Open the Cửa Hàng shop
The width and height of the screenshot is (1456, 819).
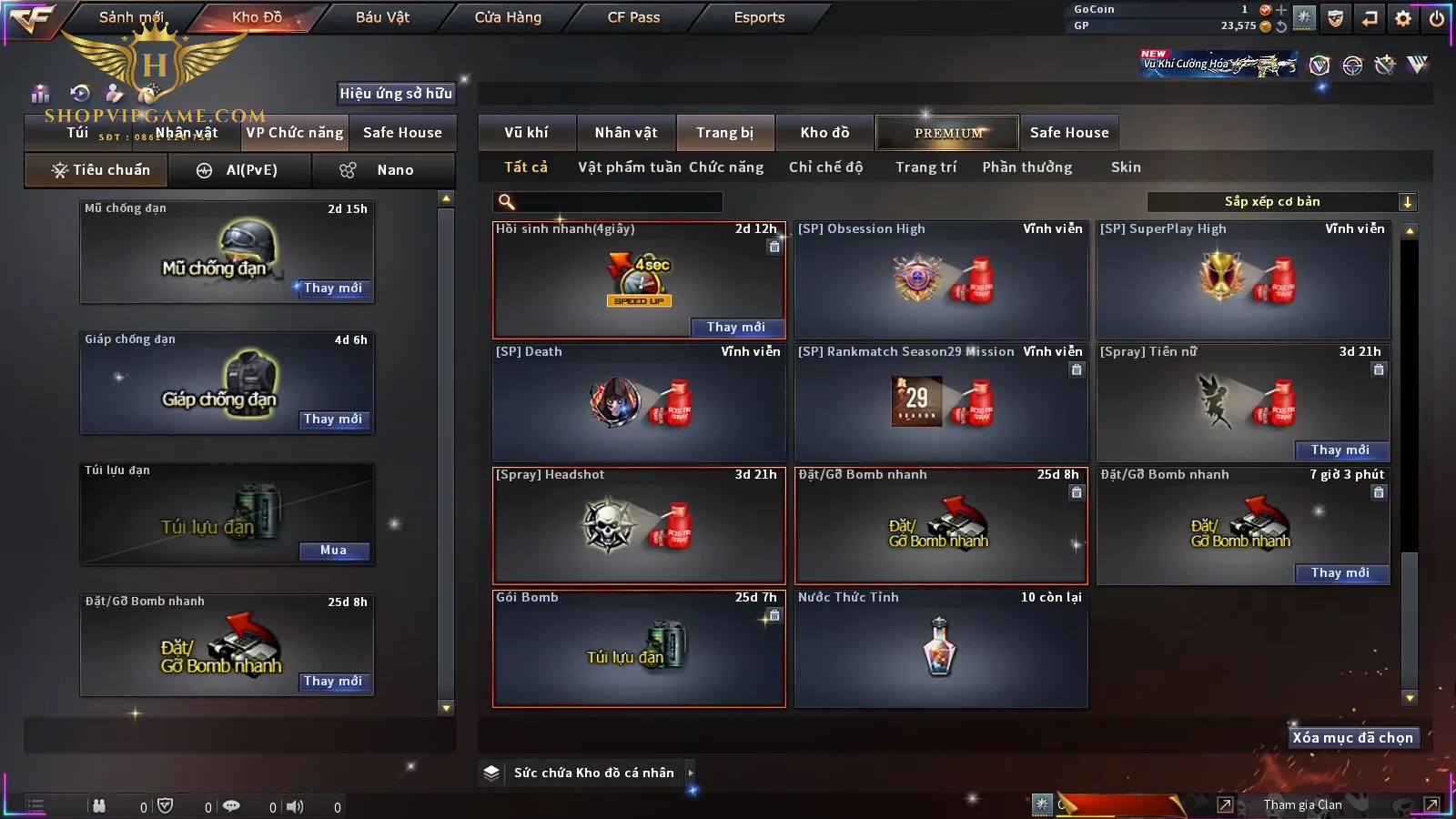point(508,17)
